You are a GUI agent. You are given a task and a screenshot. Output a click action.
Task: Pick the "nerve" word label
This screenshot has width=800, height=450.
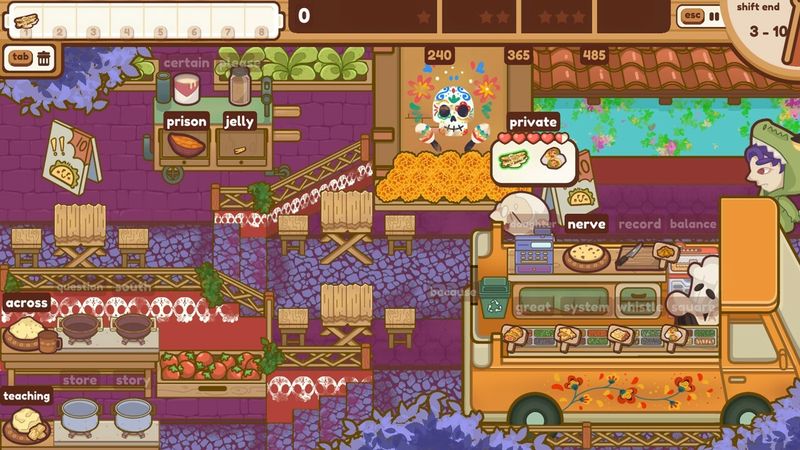click(587, 225)
